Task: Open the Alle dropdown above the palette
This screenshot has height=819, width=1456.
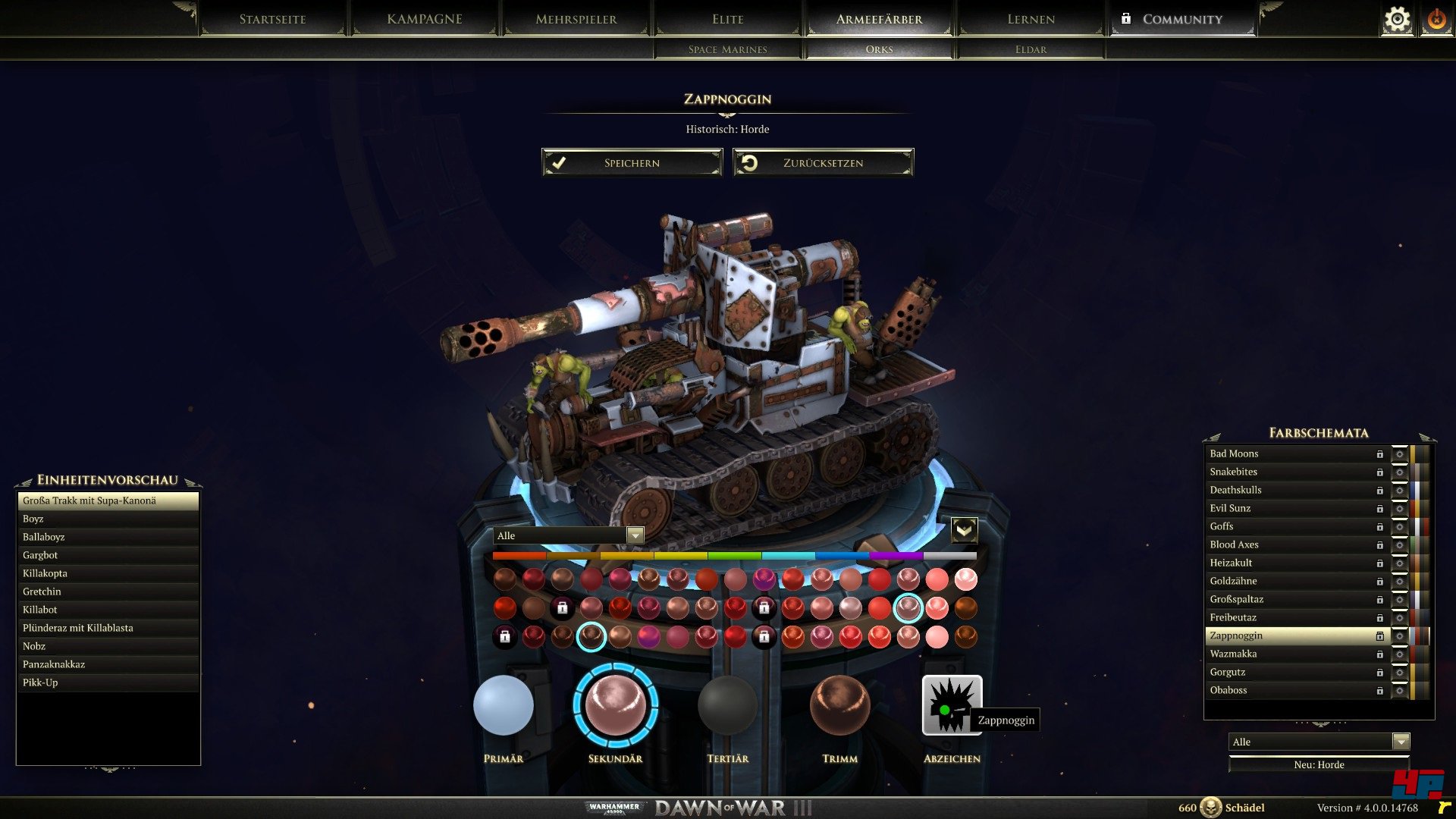Action: pyautogui.click(x=569, y=535)
